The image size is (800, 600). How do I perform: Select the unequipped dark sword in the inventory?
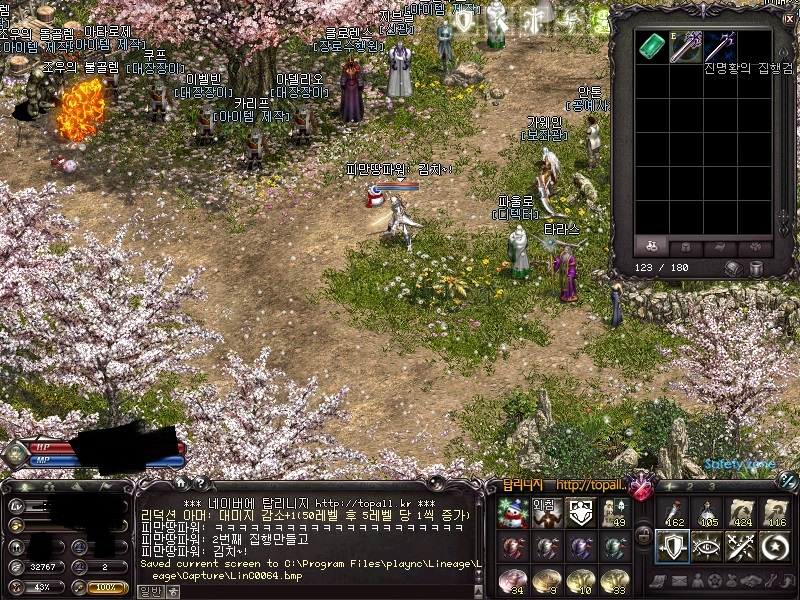pyautogui.click(x=720, y=47)
